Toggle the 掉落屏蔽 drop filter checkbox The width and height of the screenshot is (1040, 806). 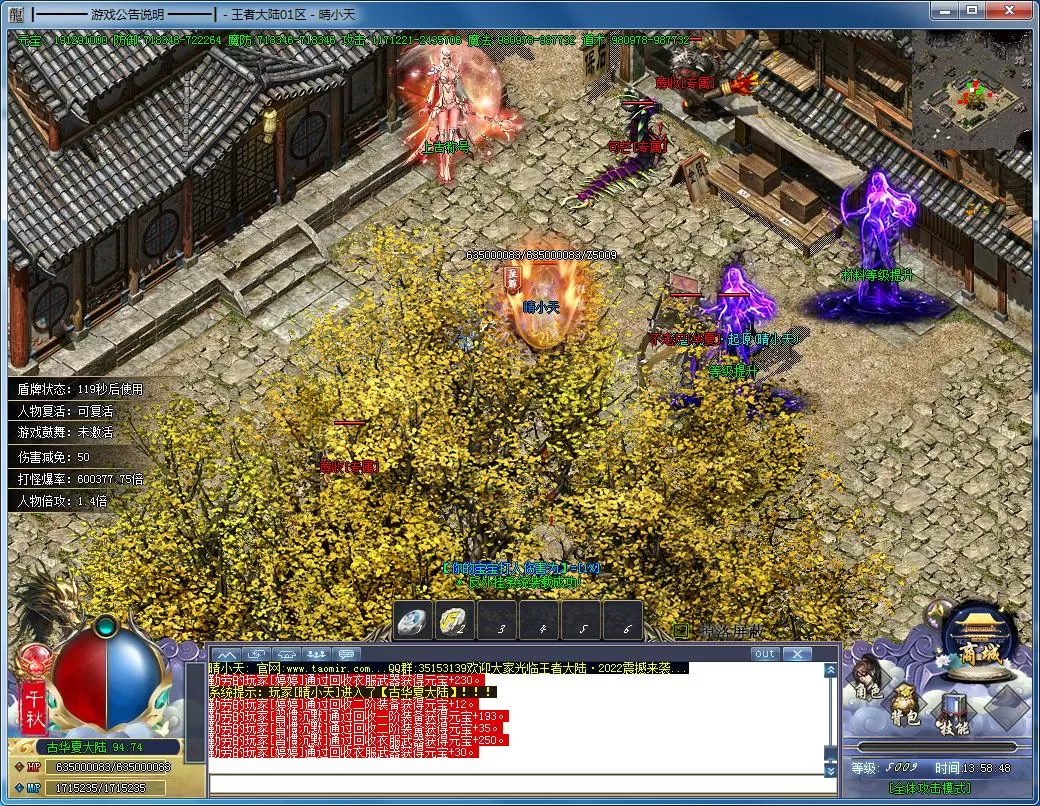tap(681, 631)
